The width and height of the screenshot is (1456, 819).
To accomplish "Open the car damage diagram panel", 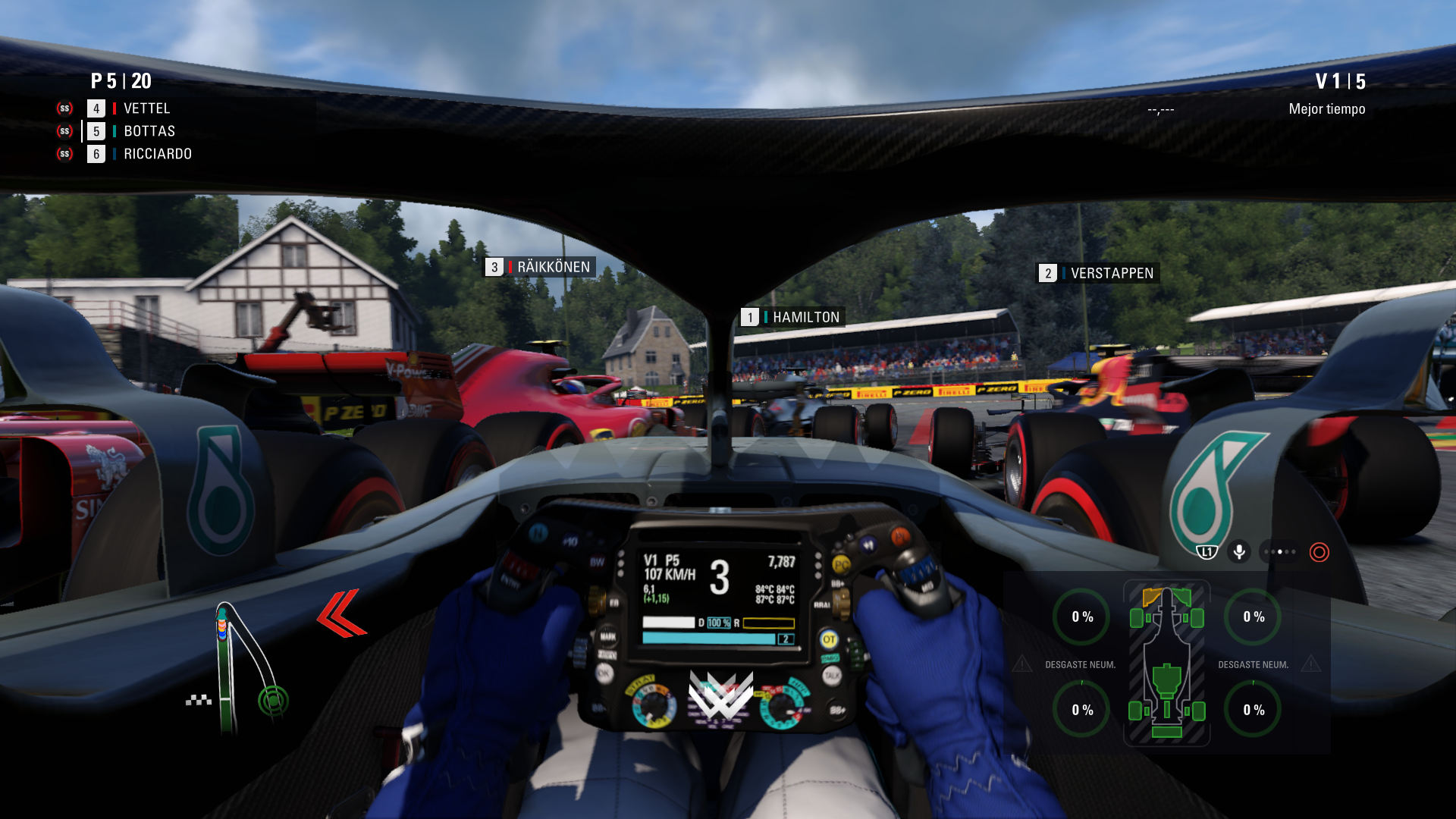I will point(1166,664).
